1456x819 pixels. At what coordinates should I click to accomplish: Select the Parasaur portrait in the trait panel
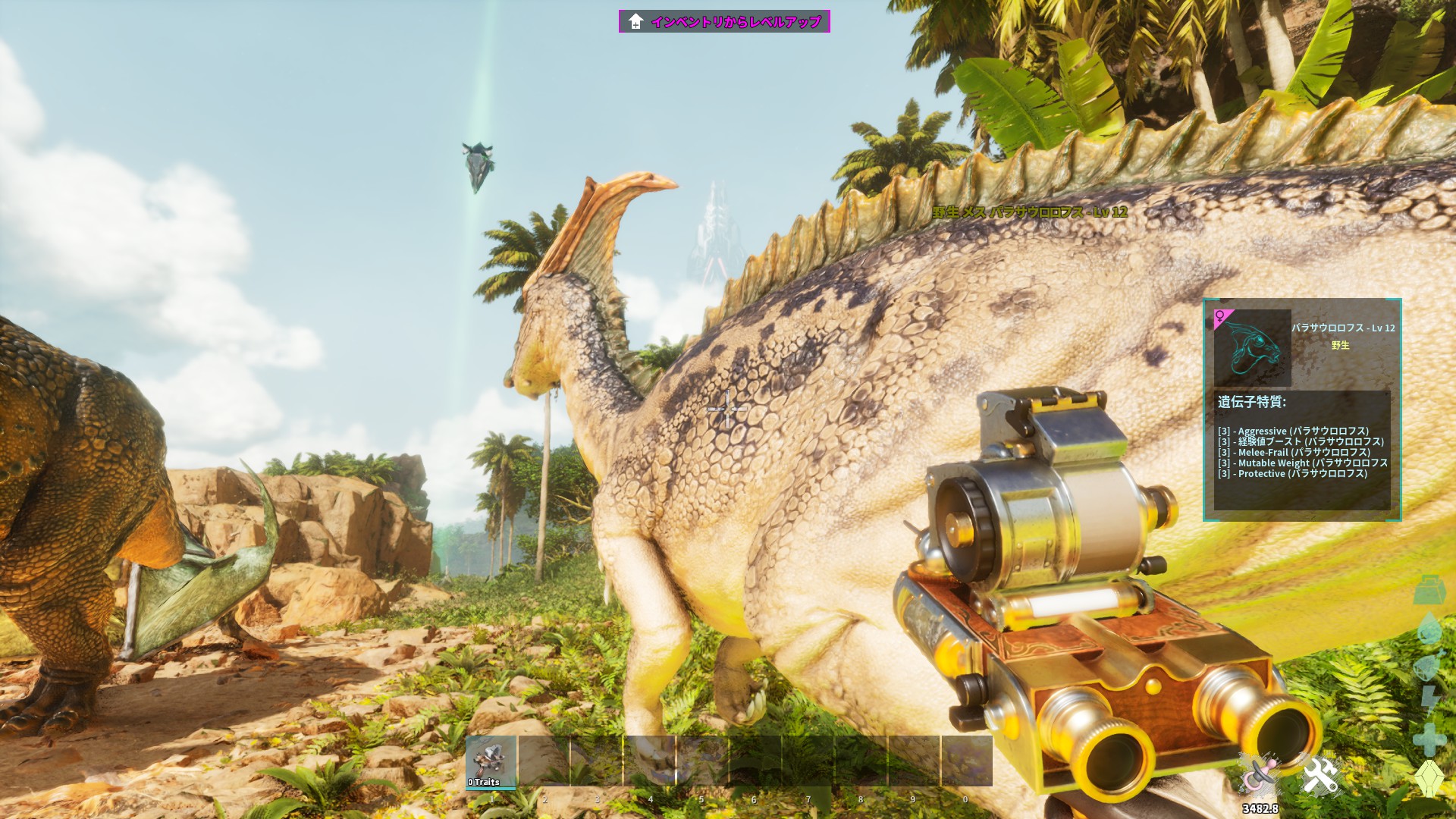tap(1252, 348)
